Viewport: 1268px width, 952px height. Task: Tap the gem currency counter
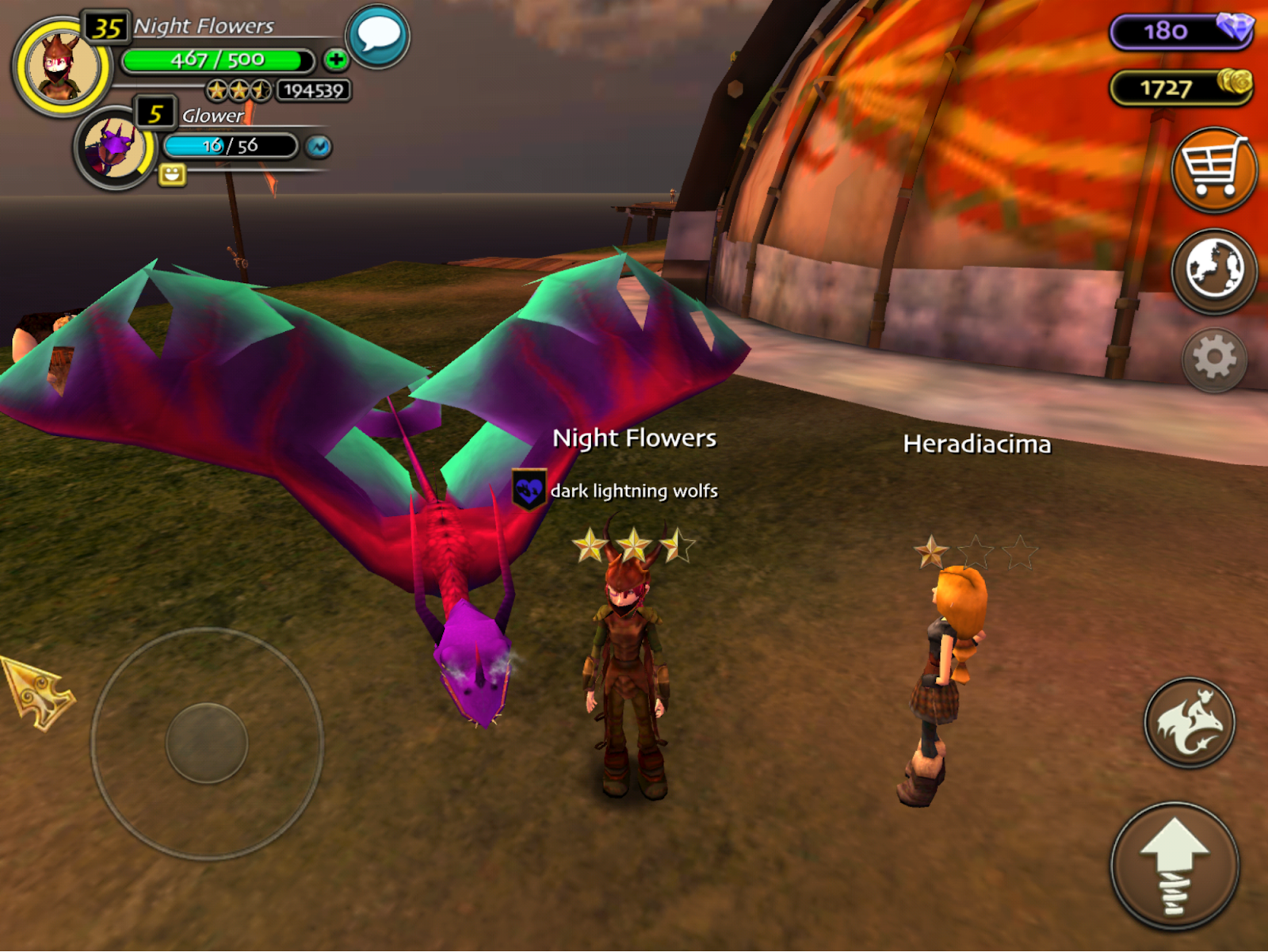pyautogui.click(x=1180, y=31)
